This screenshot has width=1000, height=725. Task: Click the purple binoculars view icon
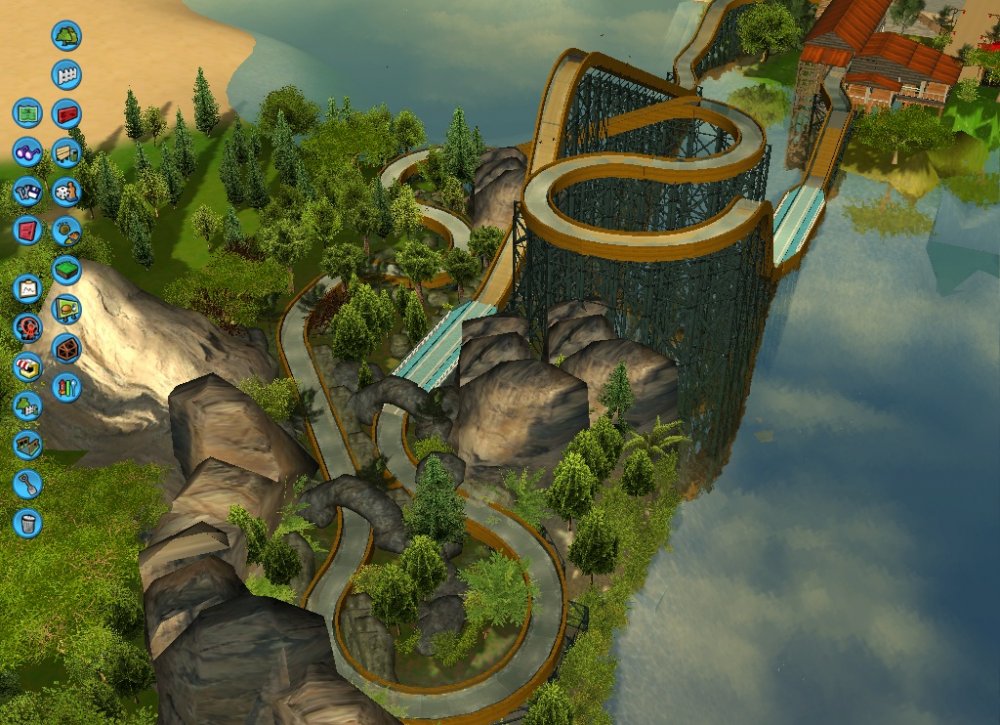click(28, 151)
